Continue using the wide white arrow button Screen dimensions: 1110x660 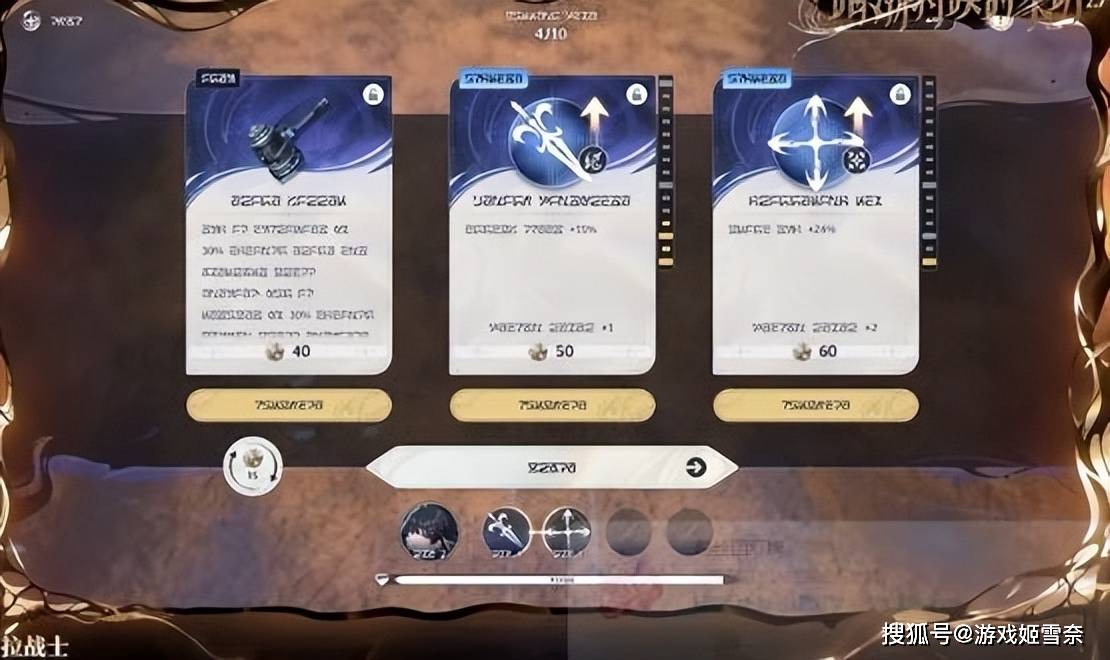[551, 467]
